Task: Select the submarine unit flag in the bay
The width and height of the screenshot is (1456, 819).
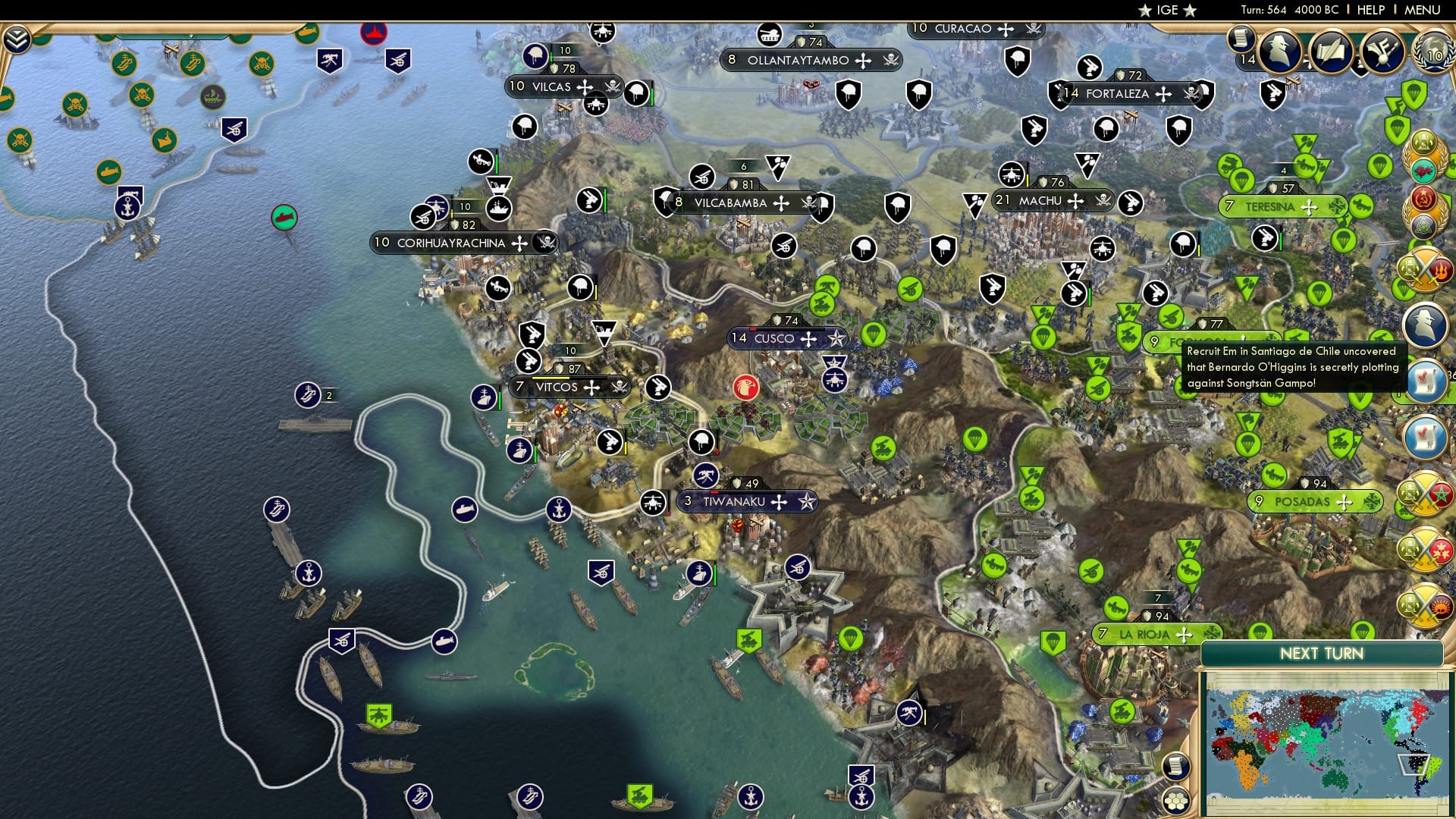Action: click(x=465, y=510)
